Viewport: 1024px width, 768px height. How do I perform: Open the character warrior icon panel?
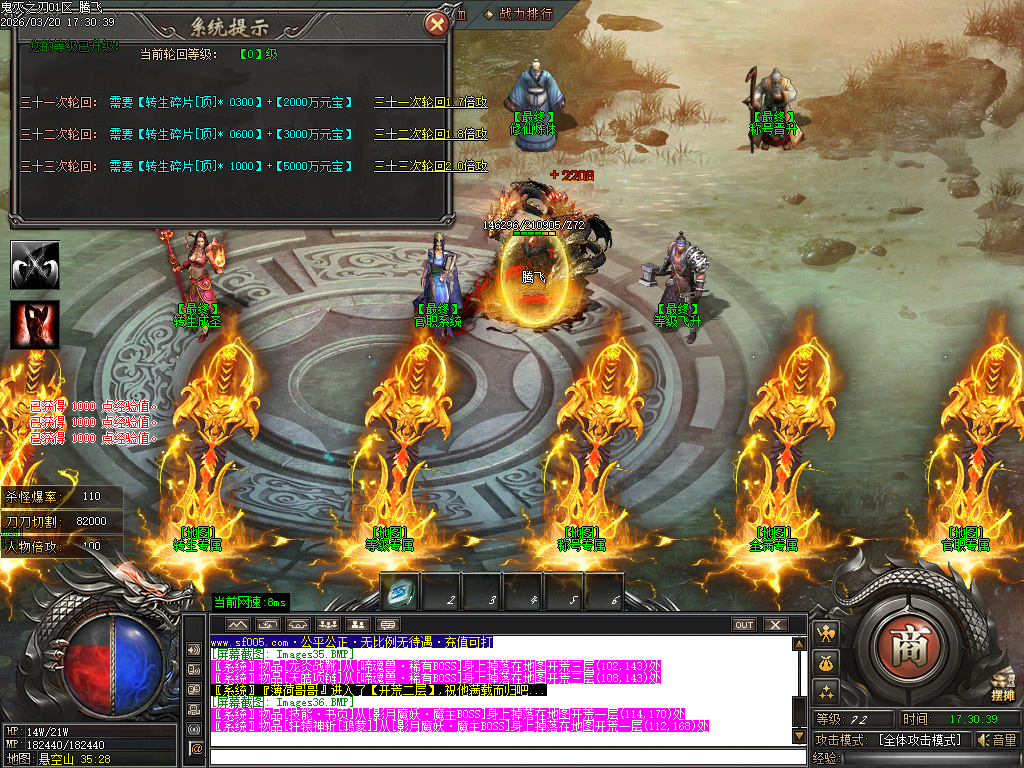point(826,633)
